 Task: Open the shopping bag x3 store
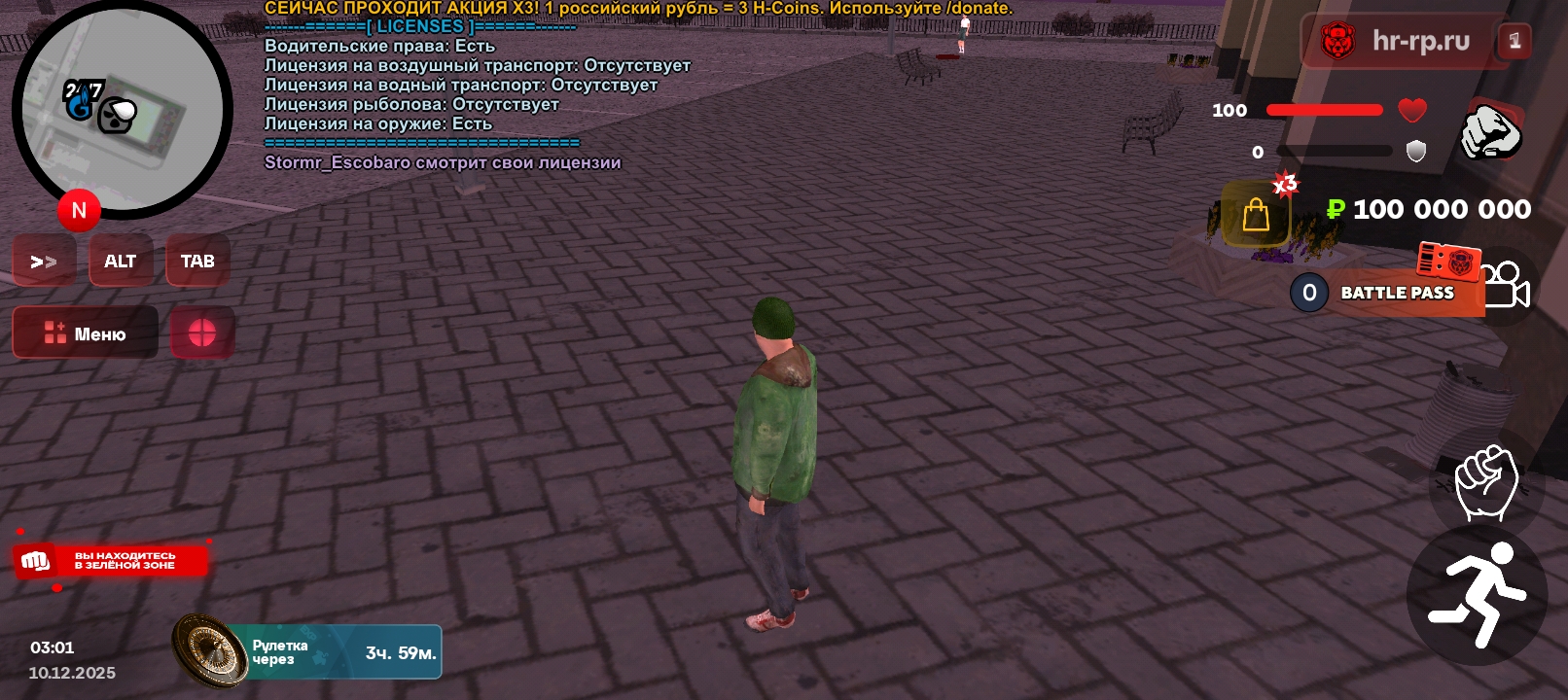[x=1256, y=214]
